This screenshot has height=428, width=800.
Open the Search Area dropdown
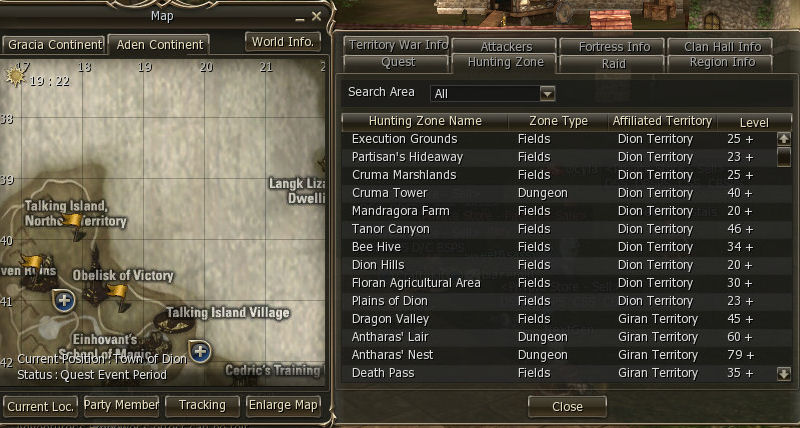[x=547, y=94]
